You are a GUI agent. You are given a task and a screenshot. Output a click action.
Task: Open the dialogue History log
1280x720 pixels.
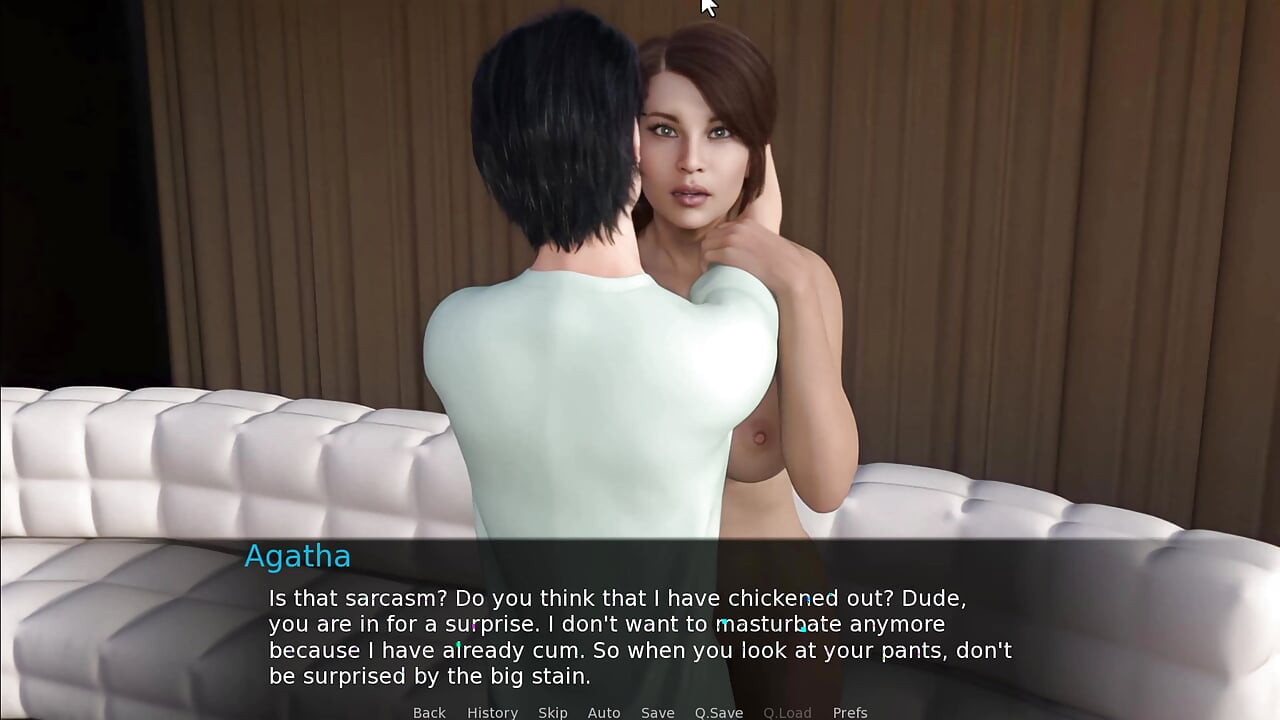point(492,712)
